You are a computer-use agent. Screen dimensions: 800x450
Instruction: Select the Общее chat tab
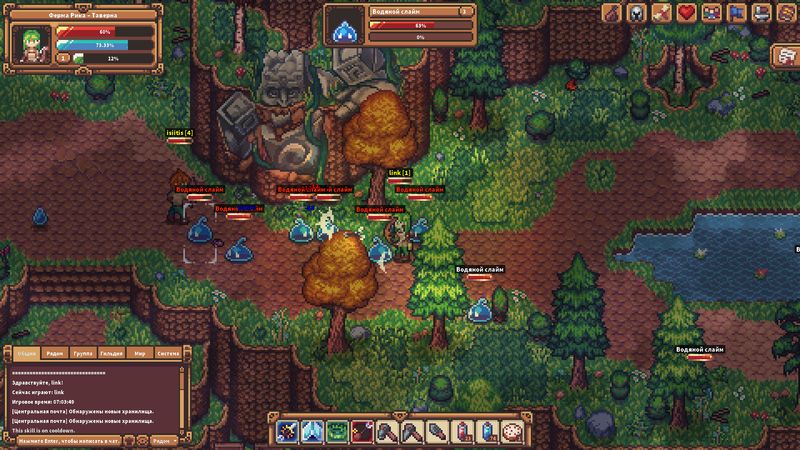[x=27, y=353]
